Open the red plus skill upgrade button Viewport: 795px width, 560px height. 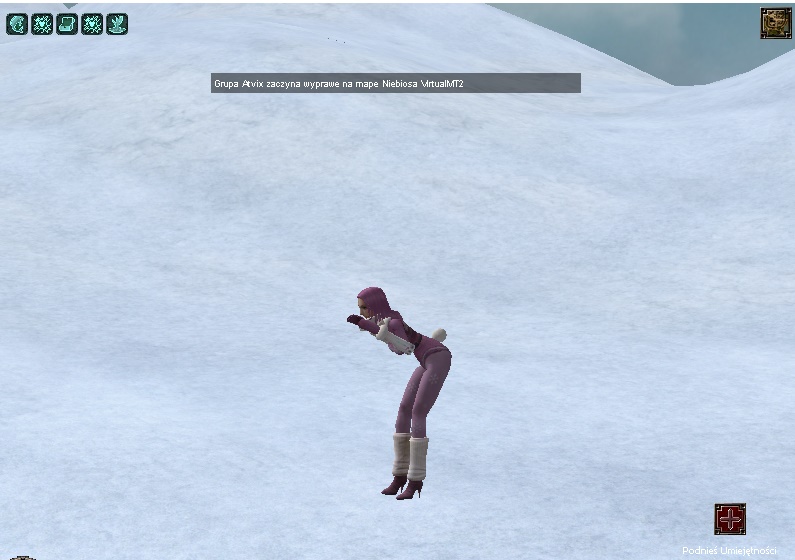pos(730,519)
